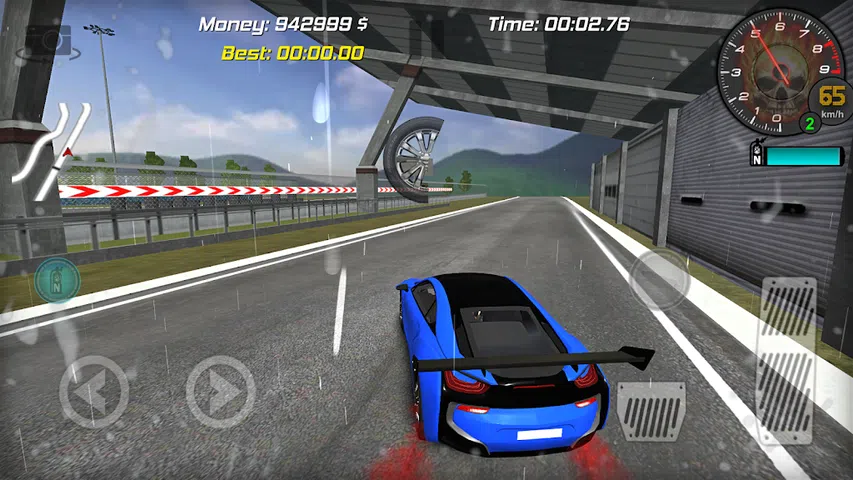Activate the teal nitro boost button
Viewport: 853px width, 480px height.
(58, 280)
